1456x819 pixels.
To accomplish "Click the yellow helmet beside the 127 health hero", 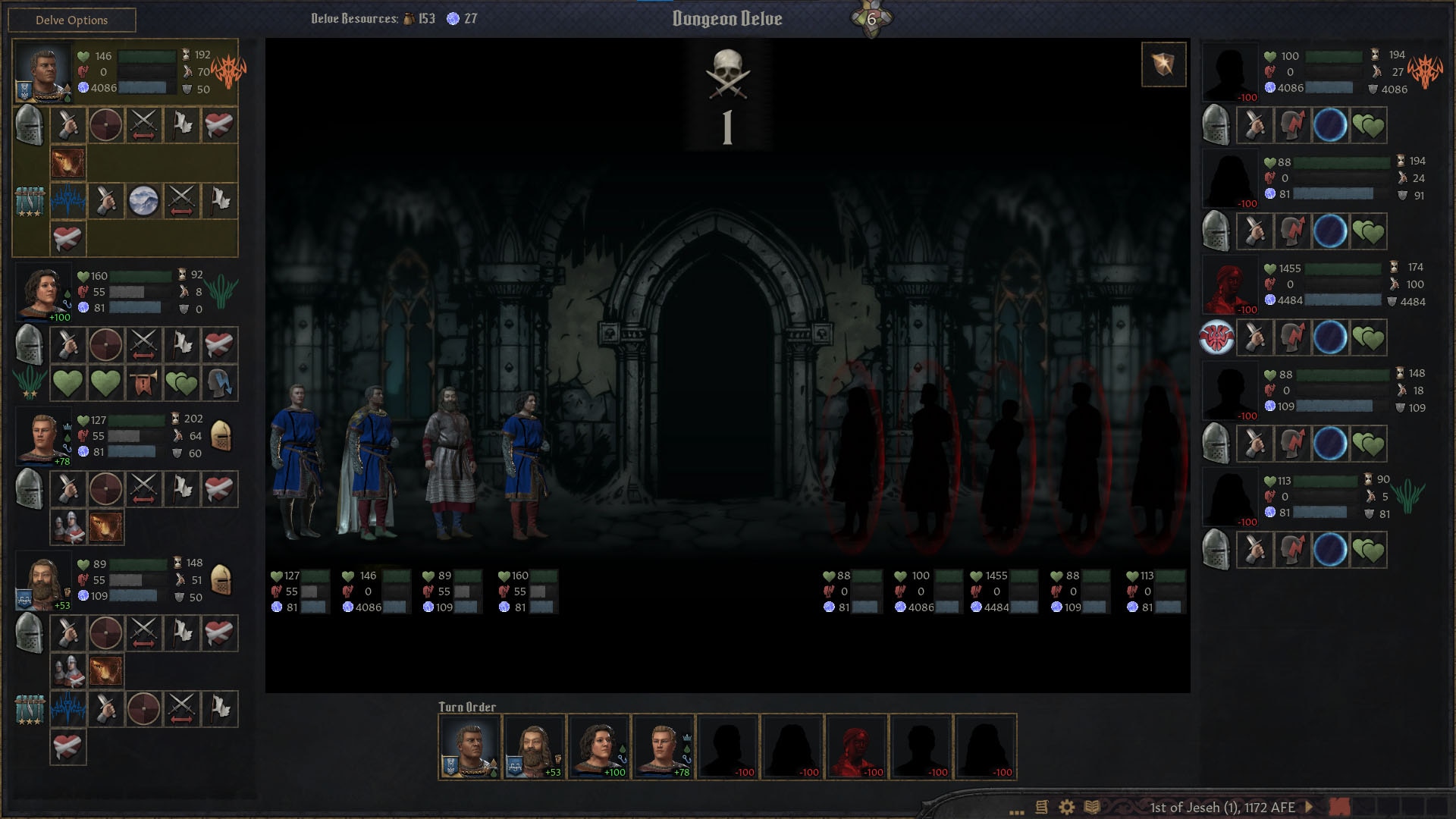I will [221, 436].
